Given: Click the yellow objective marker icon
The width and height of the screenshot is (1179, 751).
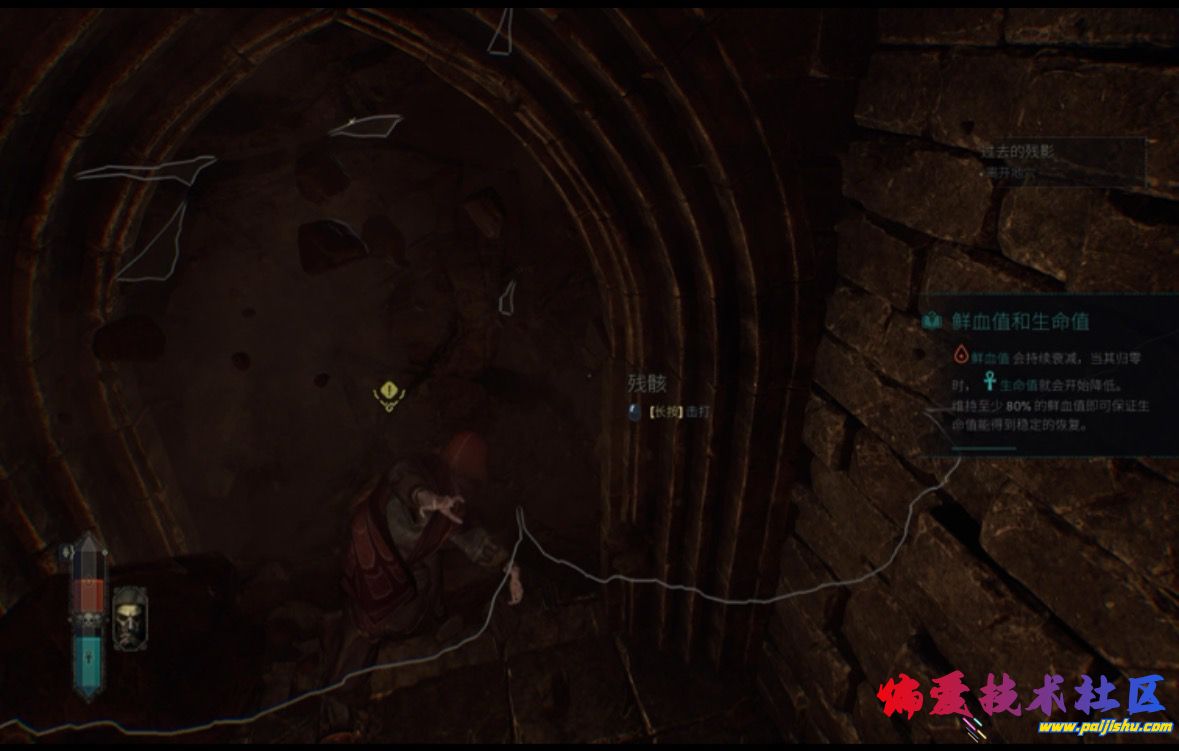Looking at the screenshot, I should [x=388, y=394].
